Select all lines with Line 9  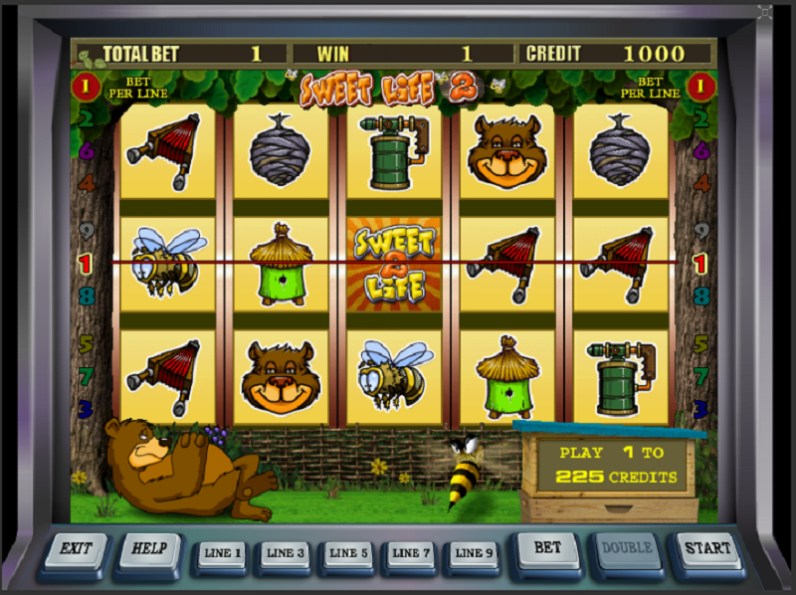pos(472,553)
